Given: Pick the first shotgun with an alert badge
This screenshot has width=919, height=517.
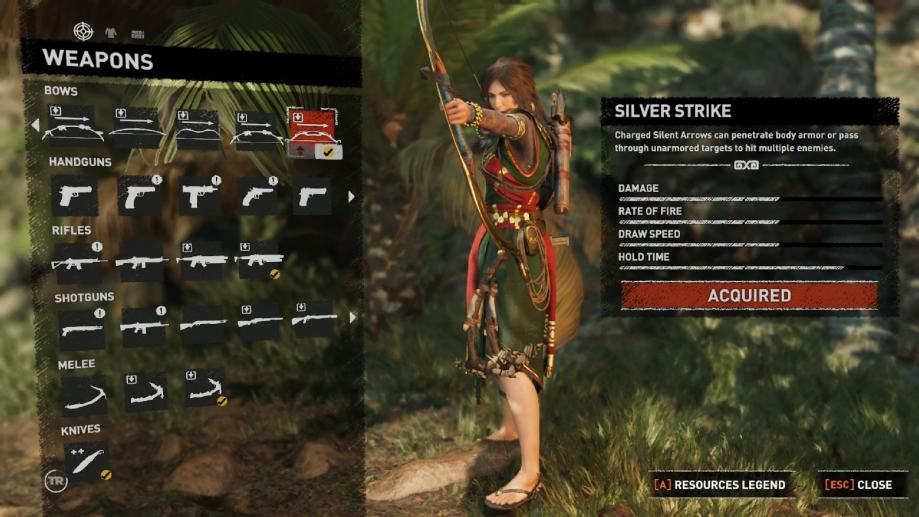Looking at the screenshot, I should point(81,326).
